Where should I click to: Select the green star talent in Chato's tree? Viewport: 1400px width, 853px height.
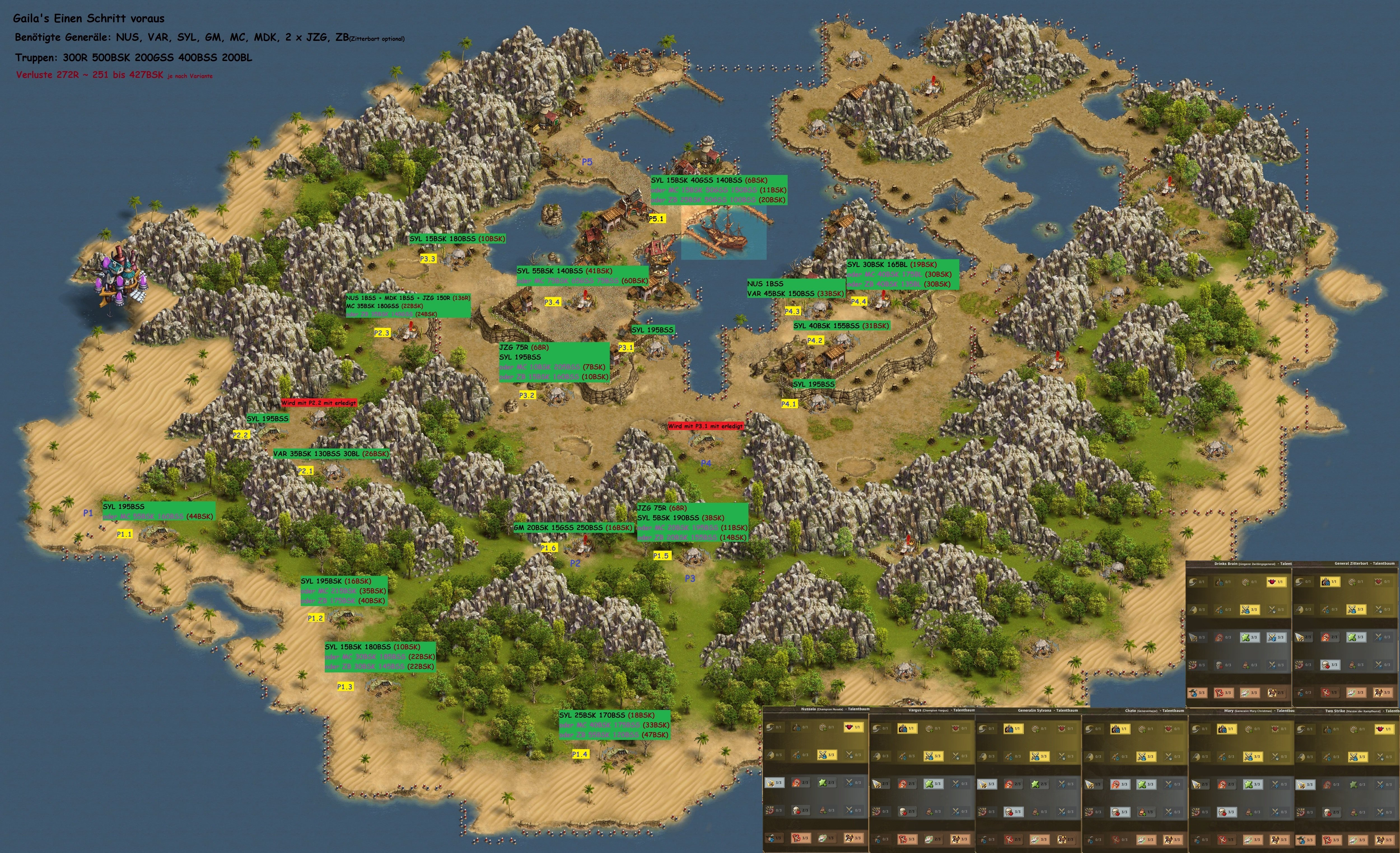coord(1143,784)
